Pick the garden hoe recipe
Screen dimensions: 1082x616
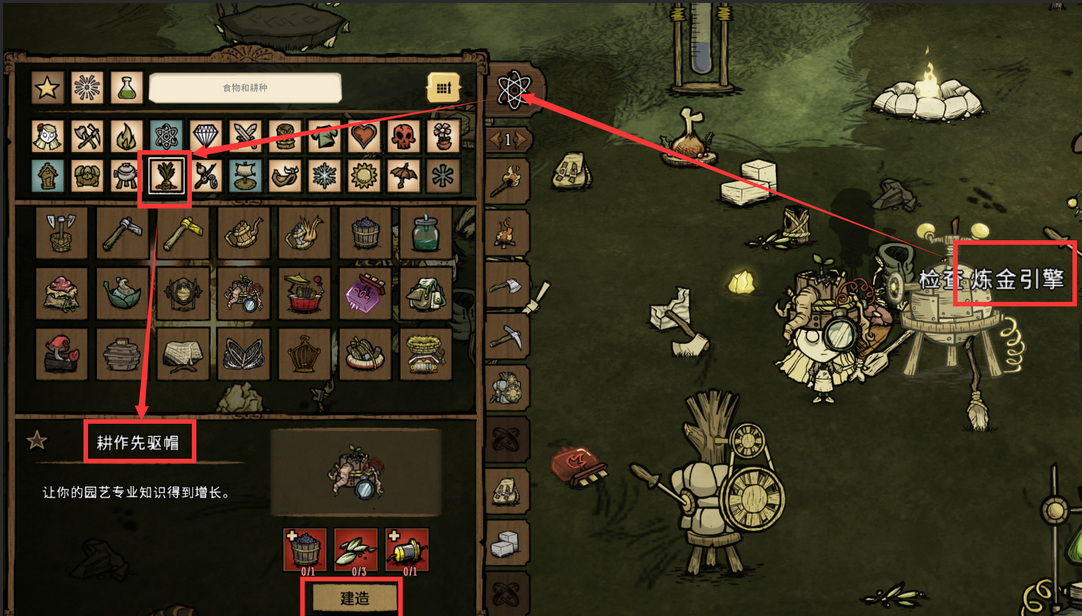pyautogui.click(x=122, y=234)
